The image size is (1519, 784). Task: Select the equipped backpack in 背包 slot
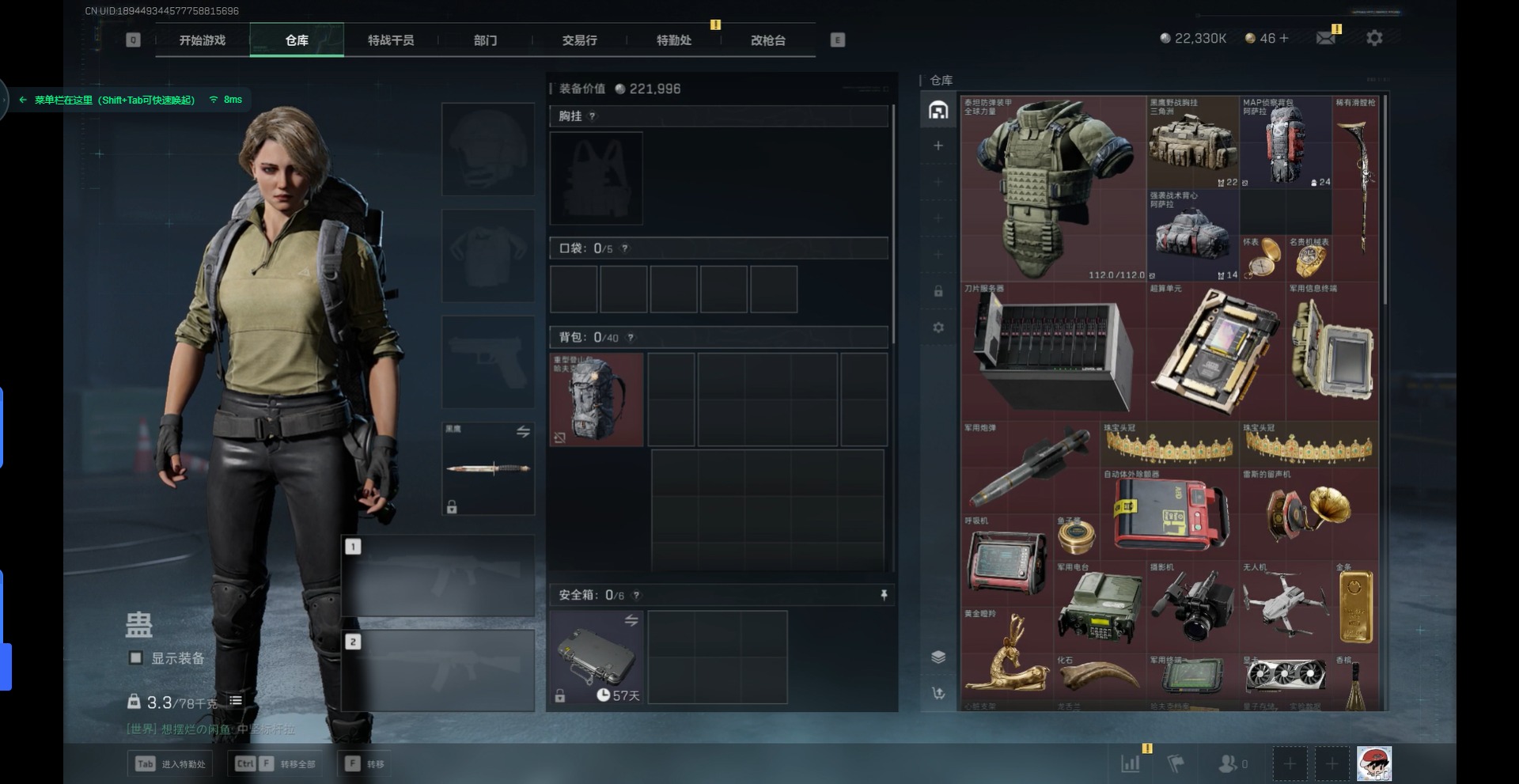click(x=597, y=399)
